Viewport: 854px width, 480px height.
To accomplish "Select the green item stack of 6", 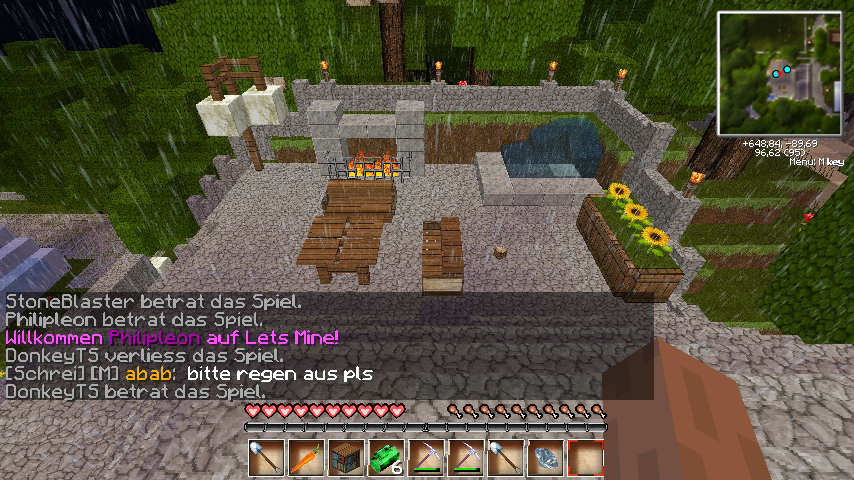I will [386, 457].
